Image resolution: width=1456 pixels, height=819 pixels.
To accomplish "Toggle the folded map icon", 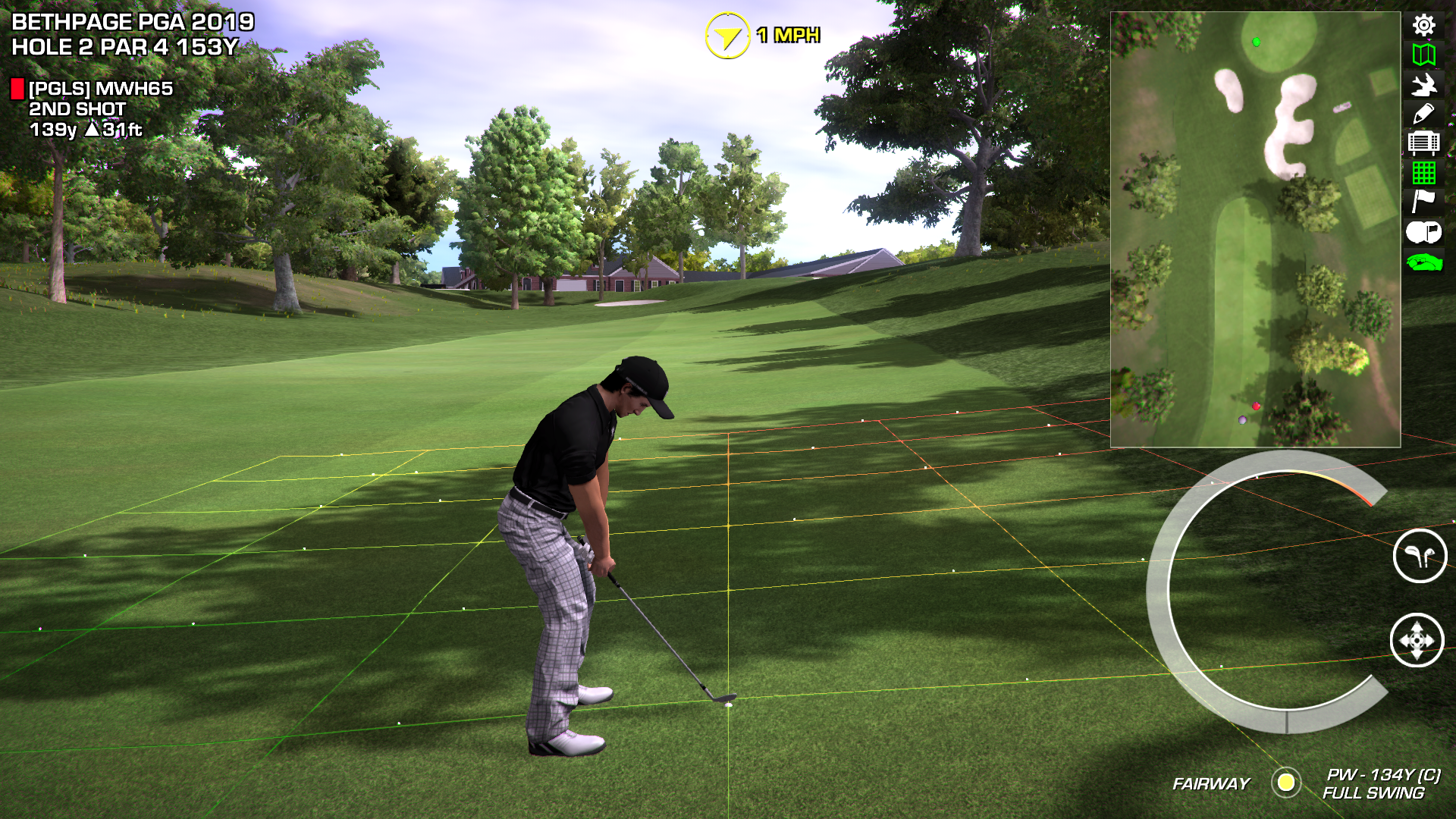I will (x=1423, y=55).
